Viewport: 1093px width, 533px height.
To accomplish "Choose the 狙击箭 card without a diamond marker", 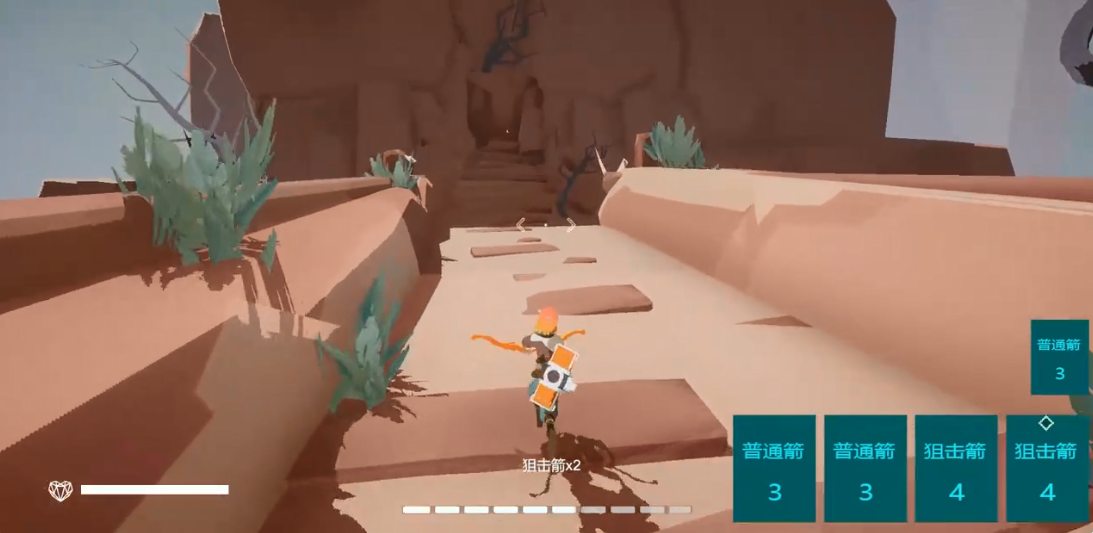I will pos(956,468).
